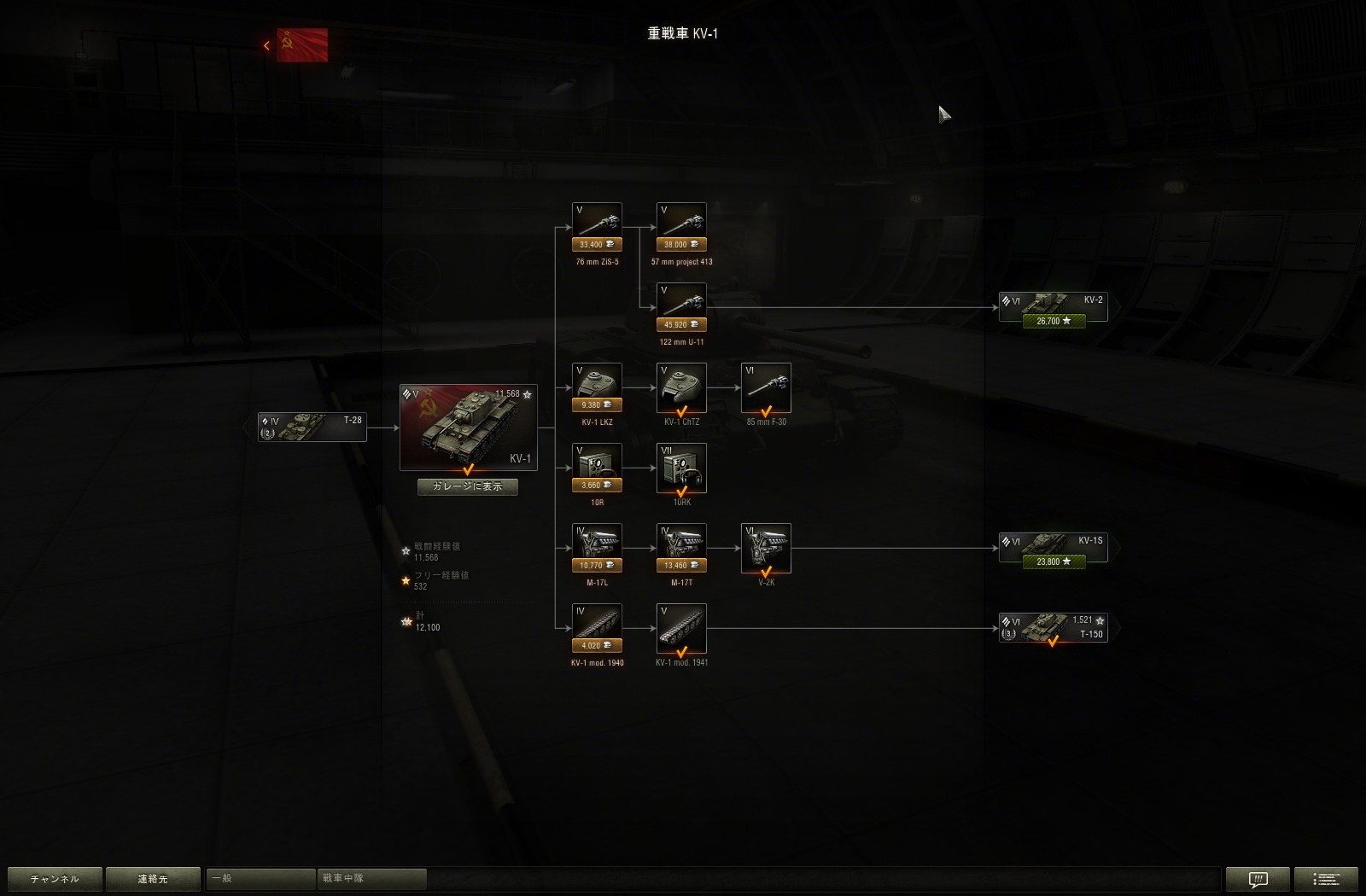Open the 連絡先 contacts panel
Screen dimensions: 1366x896
coord(154,878)
